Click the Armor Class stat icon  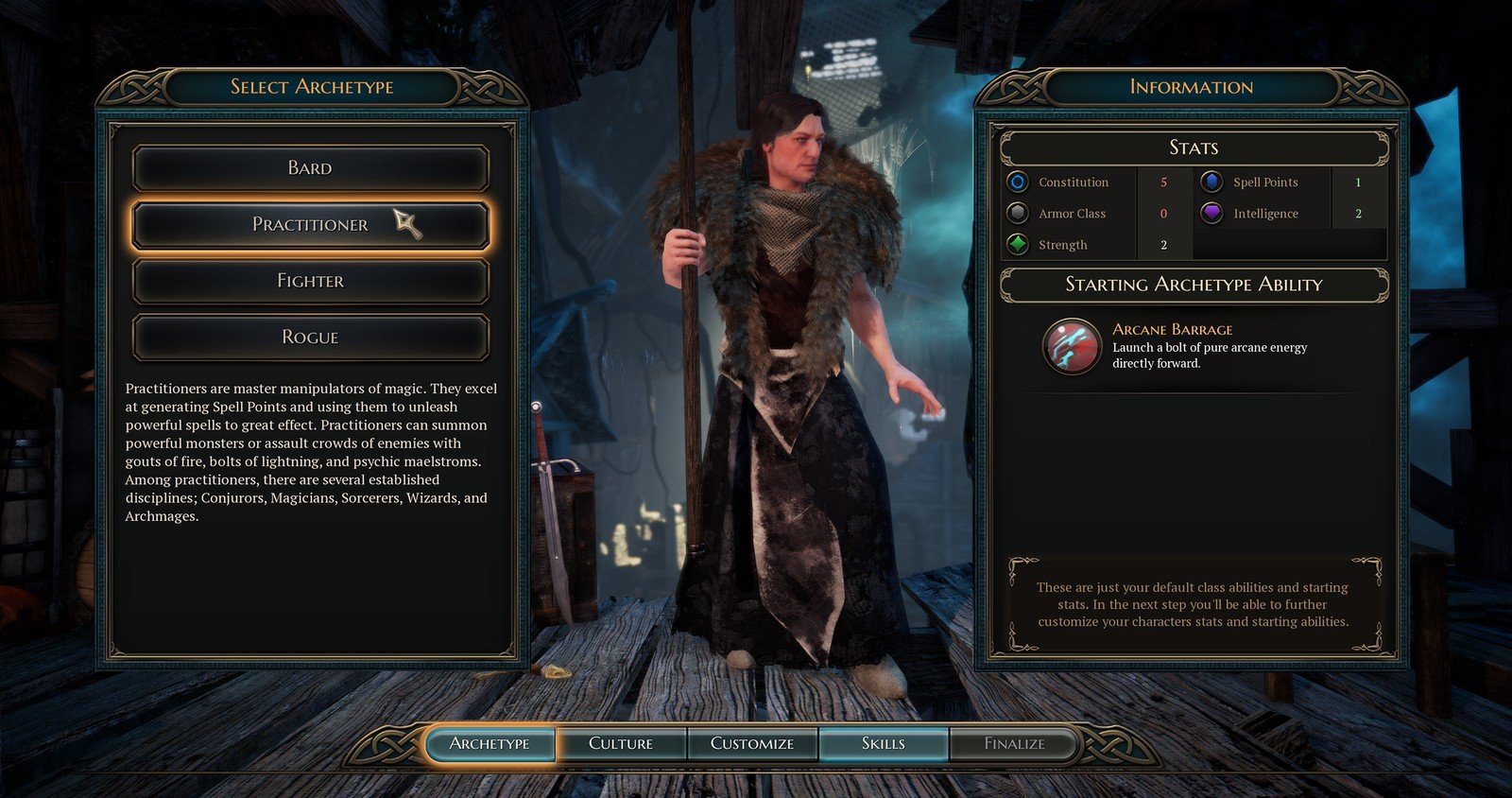[1021, 213]
